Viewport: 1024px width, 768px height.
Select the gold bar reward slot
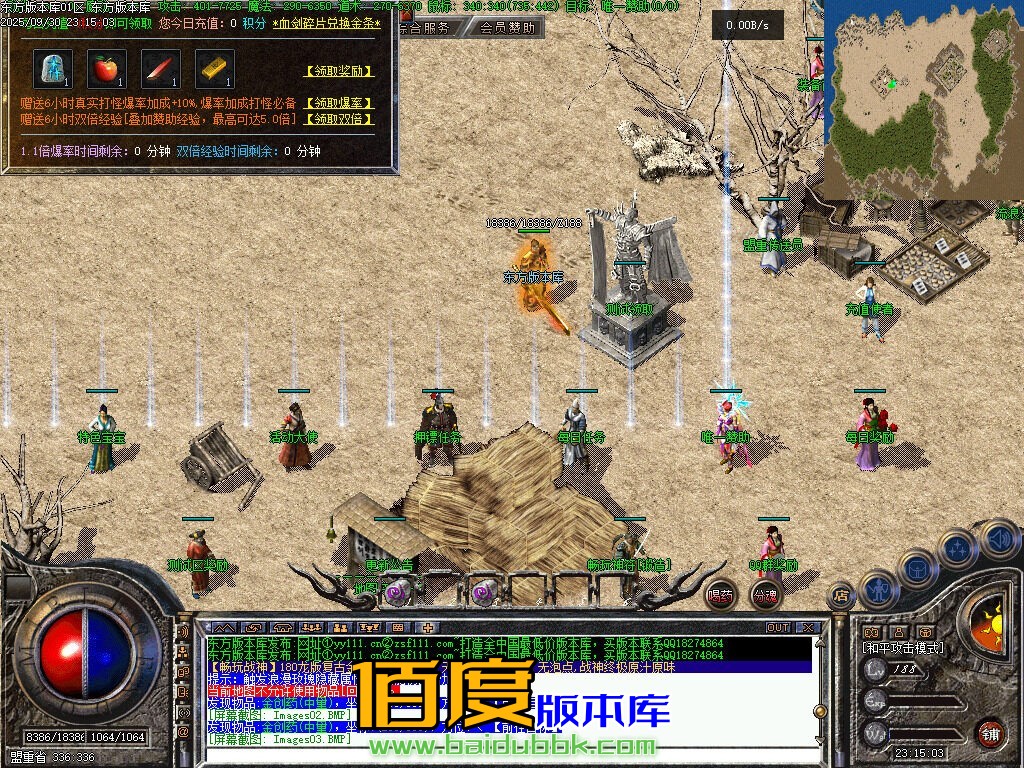pyautogui.click(x=214, y=69)
